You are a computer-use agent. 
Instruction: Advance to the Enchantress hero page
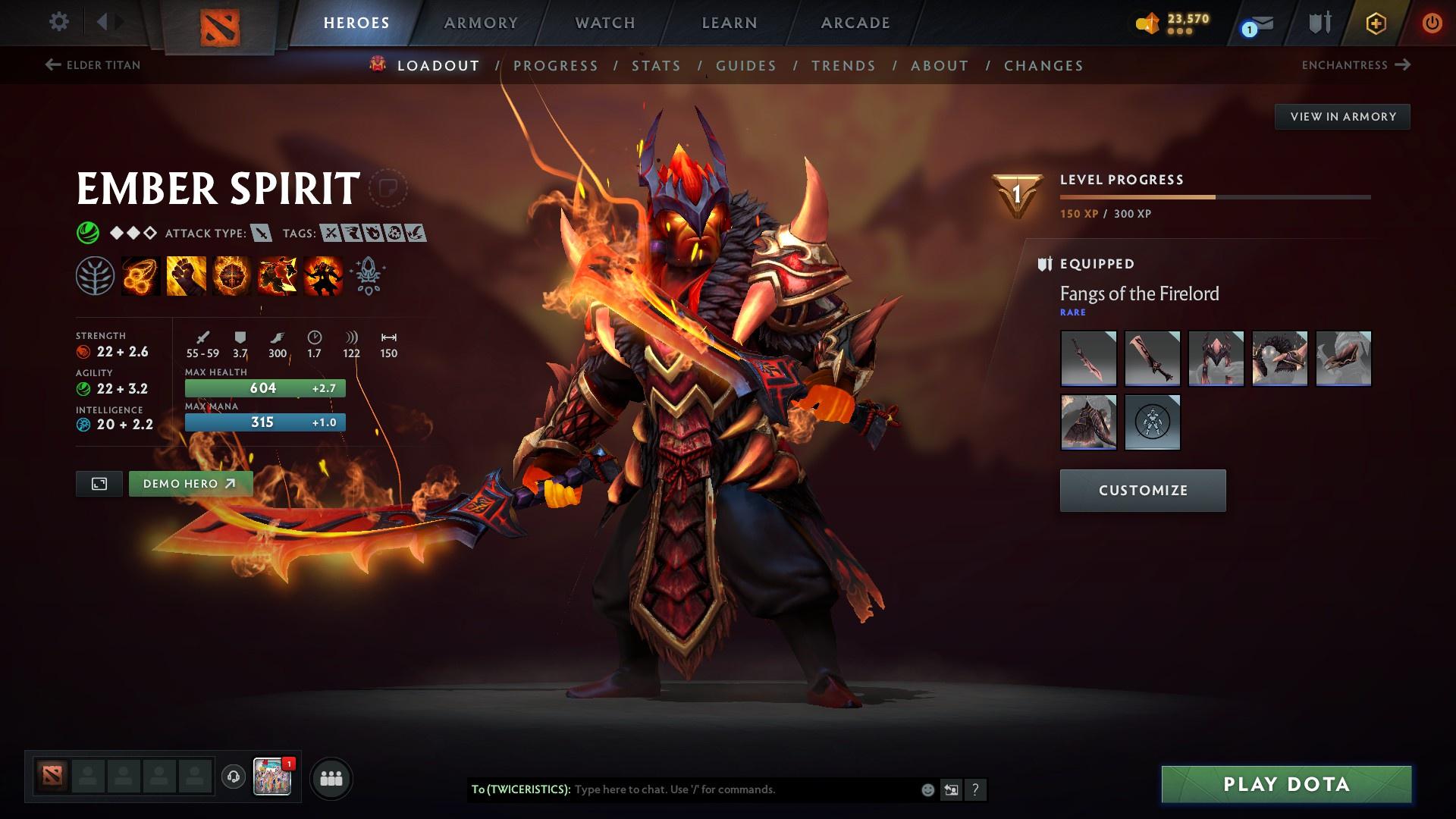pos(1357,65)
